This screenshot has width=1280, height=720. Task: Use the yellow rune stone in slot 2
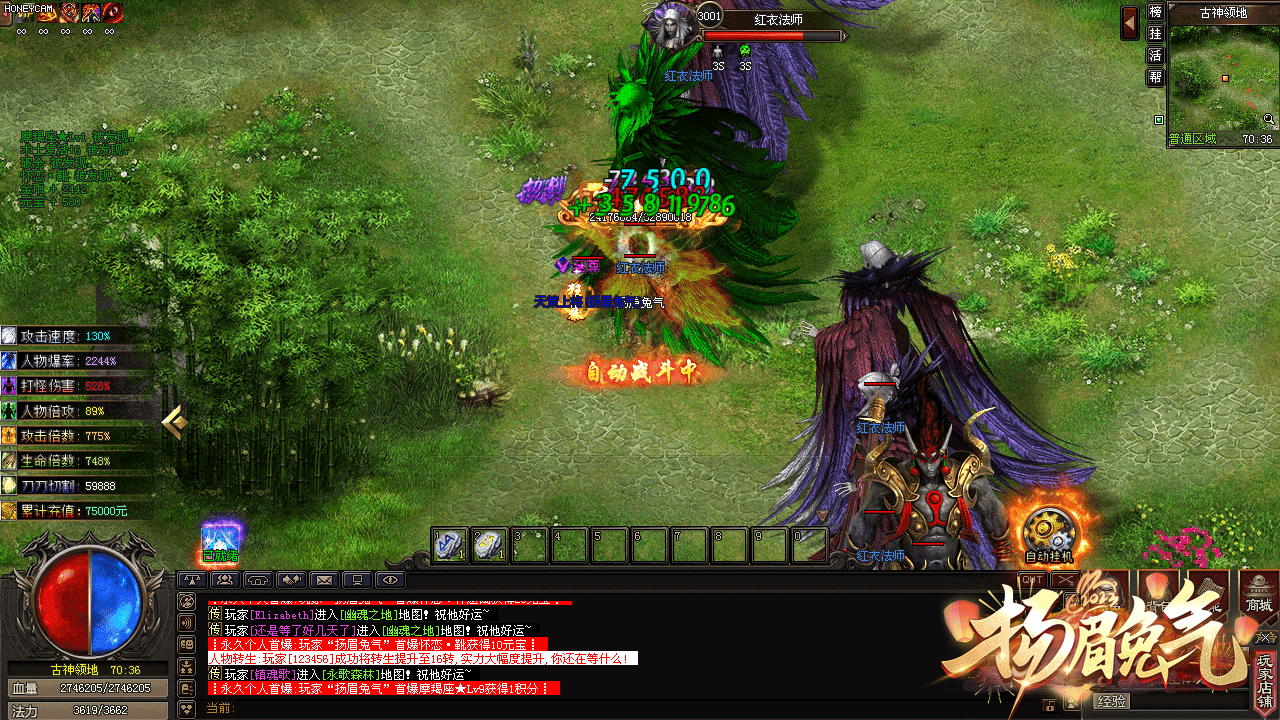point(489,545)
